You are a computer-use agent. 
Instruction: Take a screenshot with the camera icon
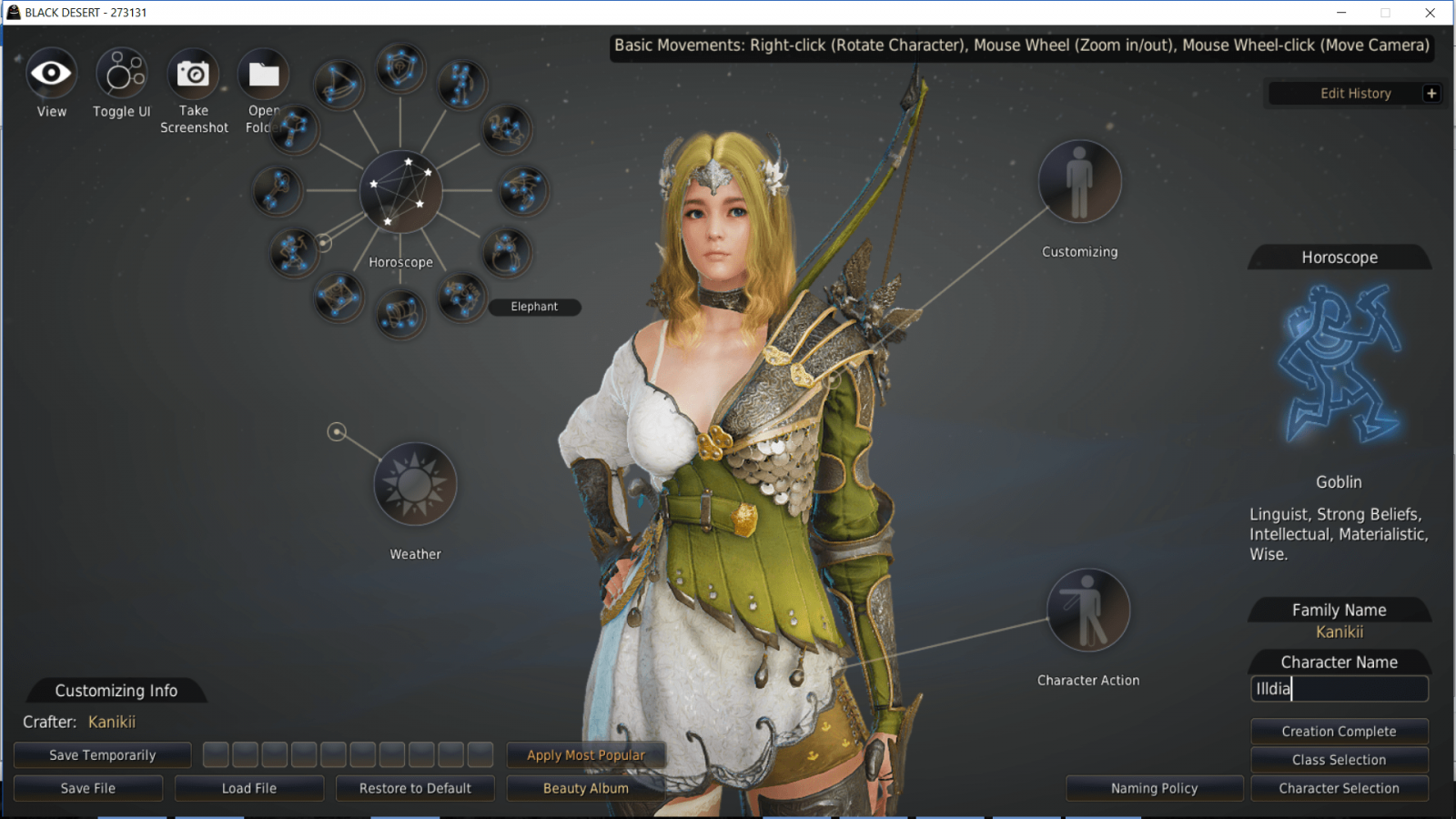point(193,75)
